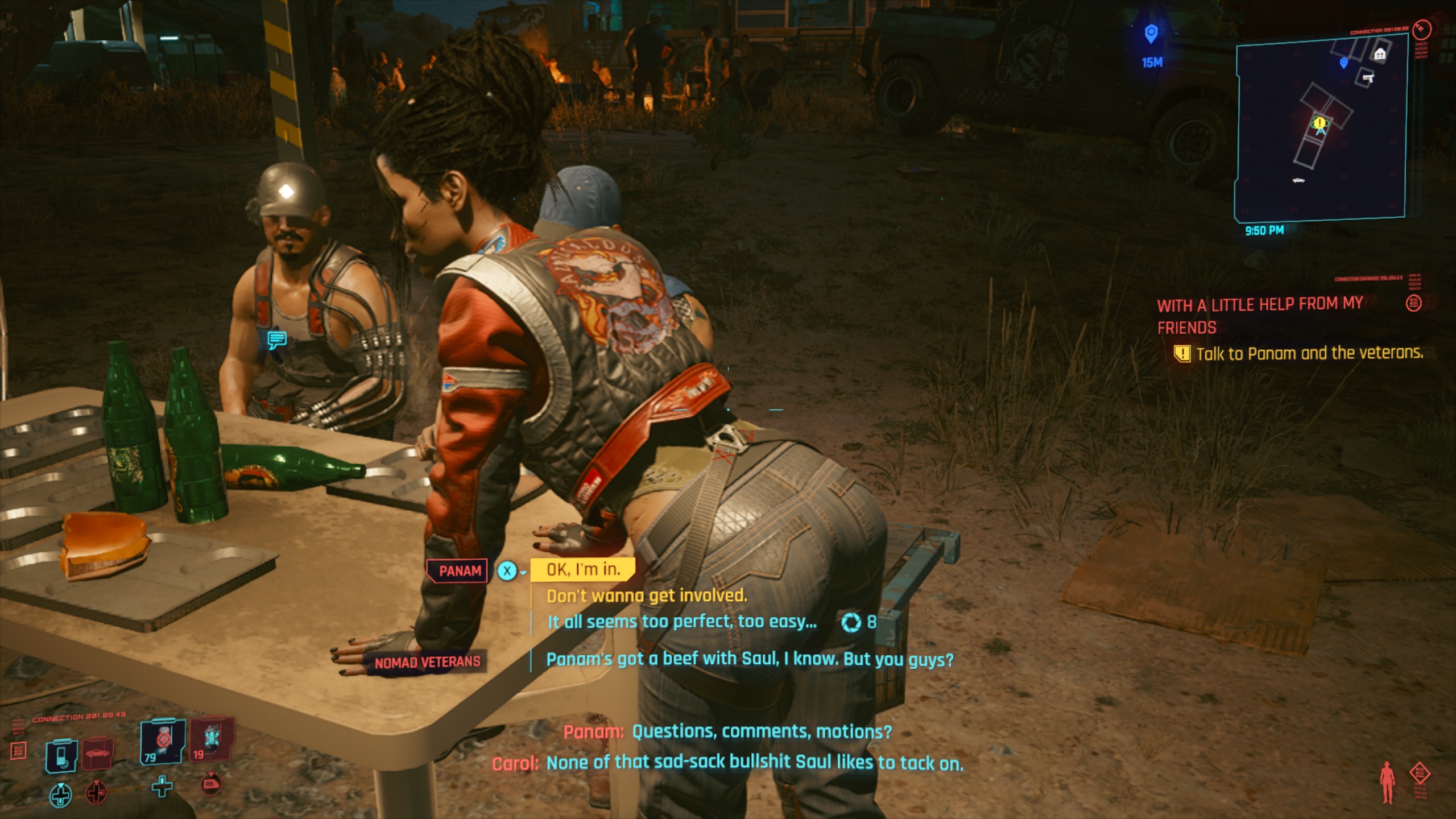Choose the "OK, I'm in." reply
Viewport: 1456px width, 819px height.
click(582, 569)
